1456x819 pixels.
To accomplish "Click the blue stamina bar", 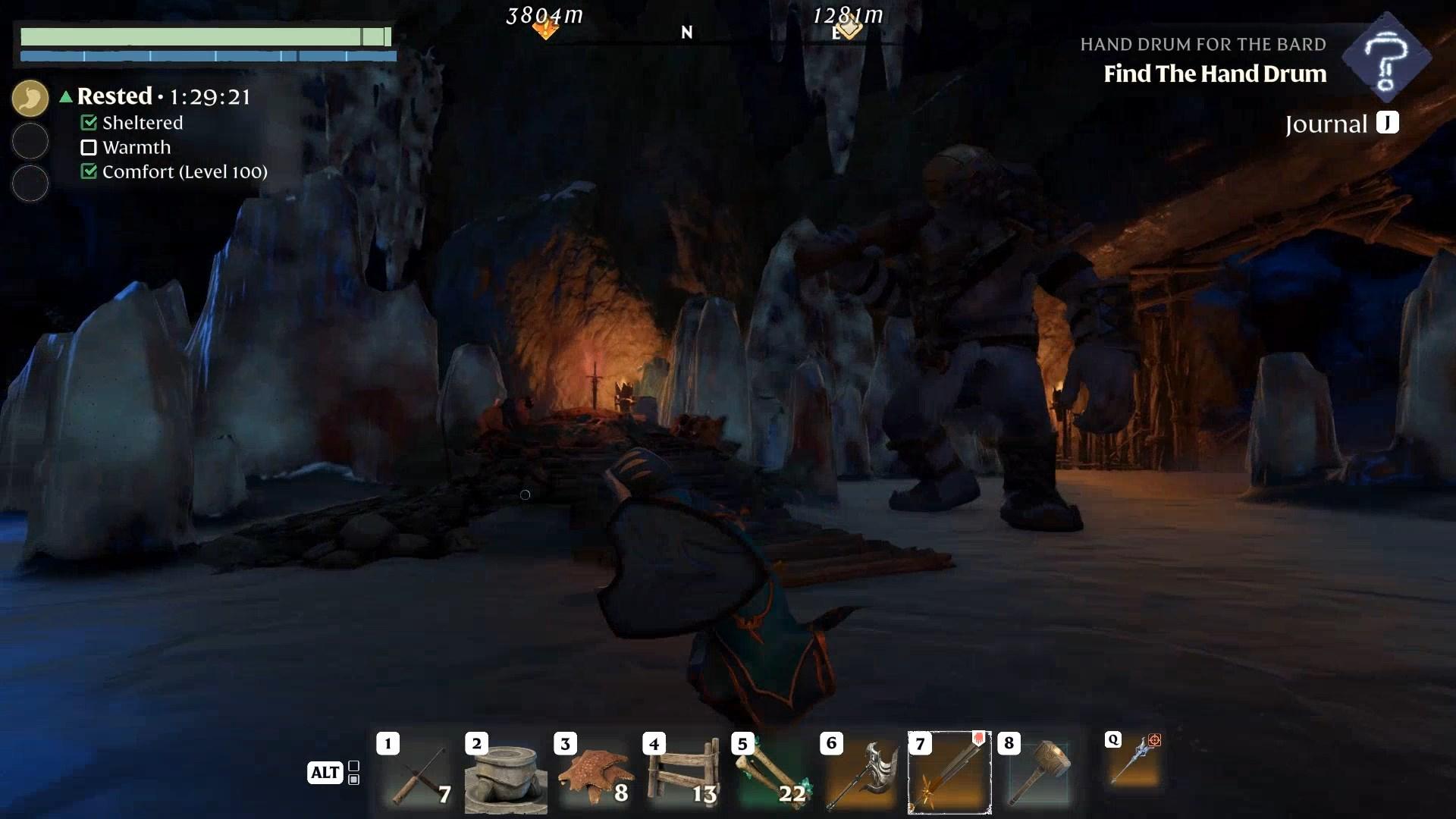I will (x=209, y=55).
